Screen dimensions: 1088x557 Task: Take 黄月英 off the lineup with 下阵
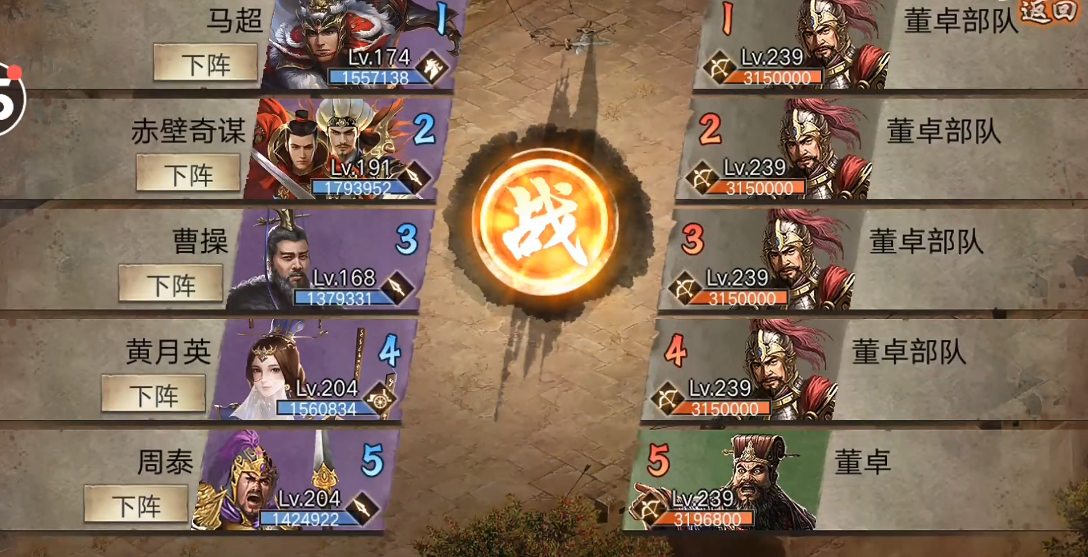[x=153, y=394]
